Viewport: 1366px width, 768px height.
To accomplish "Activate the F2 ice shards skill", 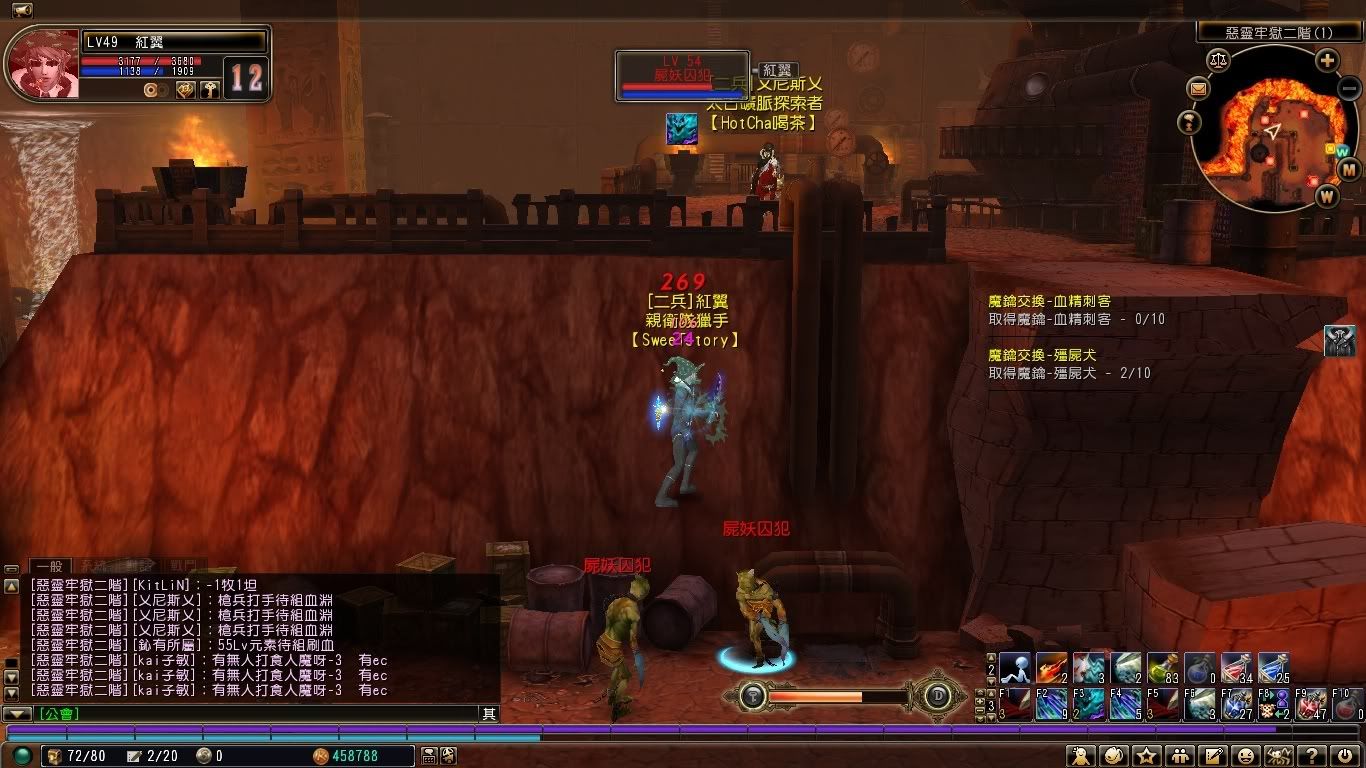I will 1052,705.
